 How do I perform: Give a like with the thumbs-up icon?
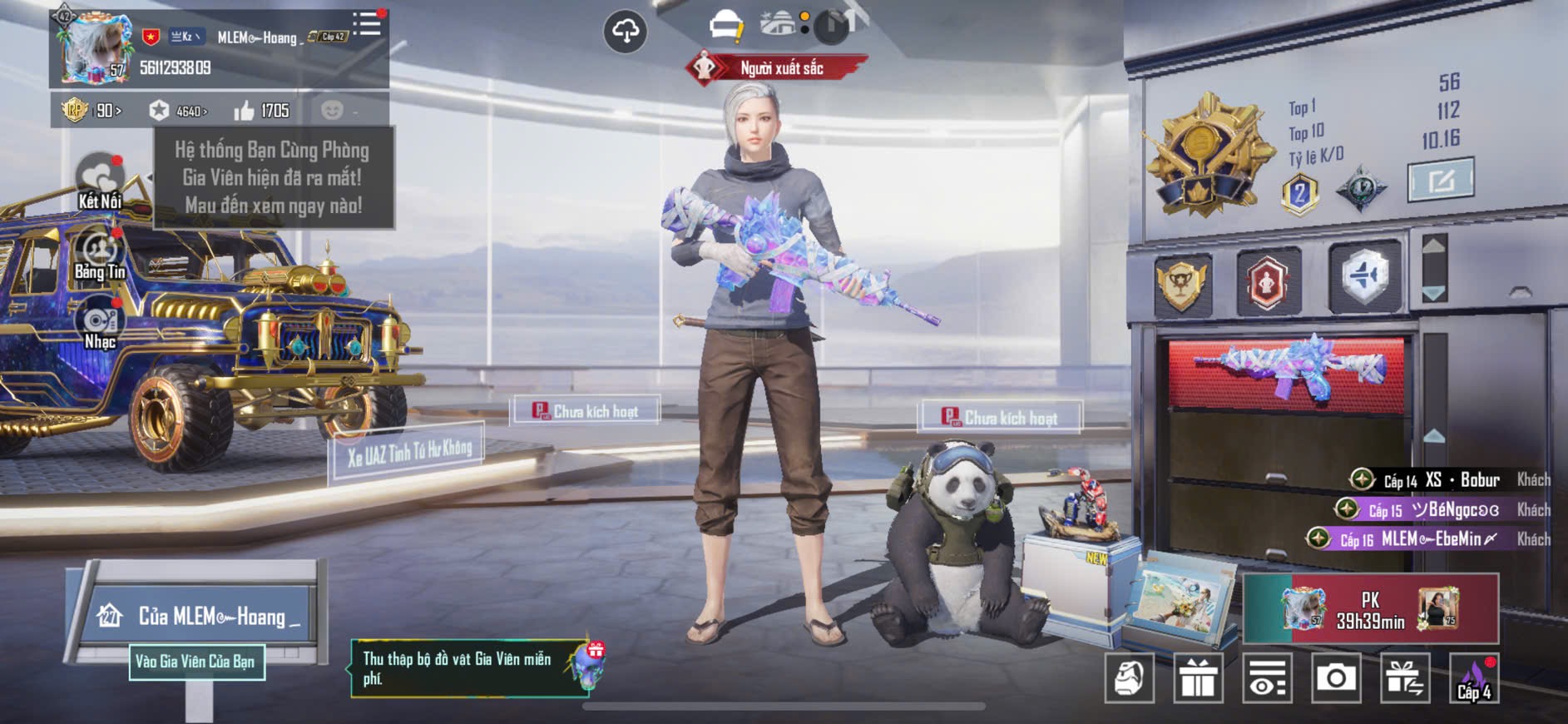coord(245,111)
